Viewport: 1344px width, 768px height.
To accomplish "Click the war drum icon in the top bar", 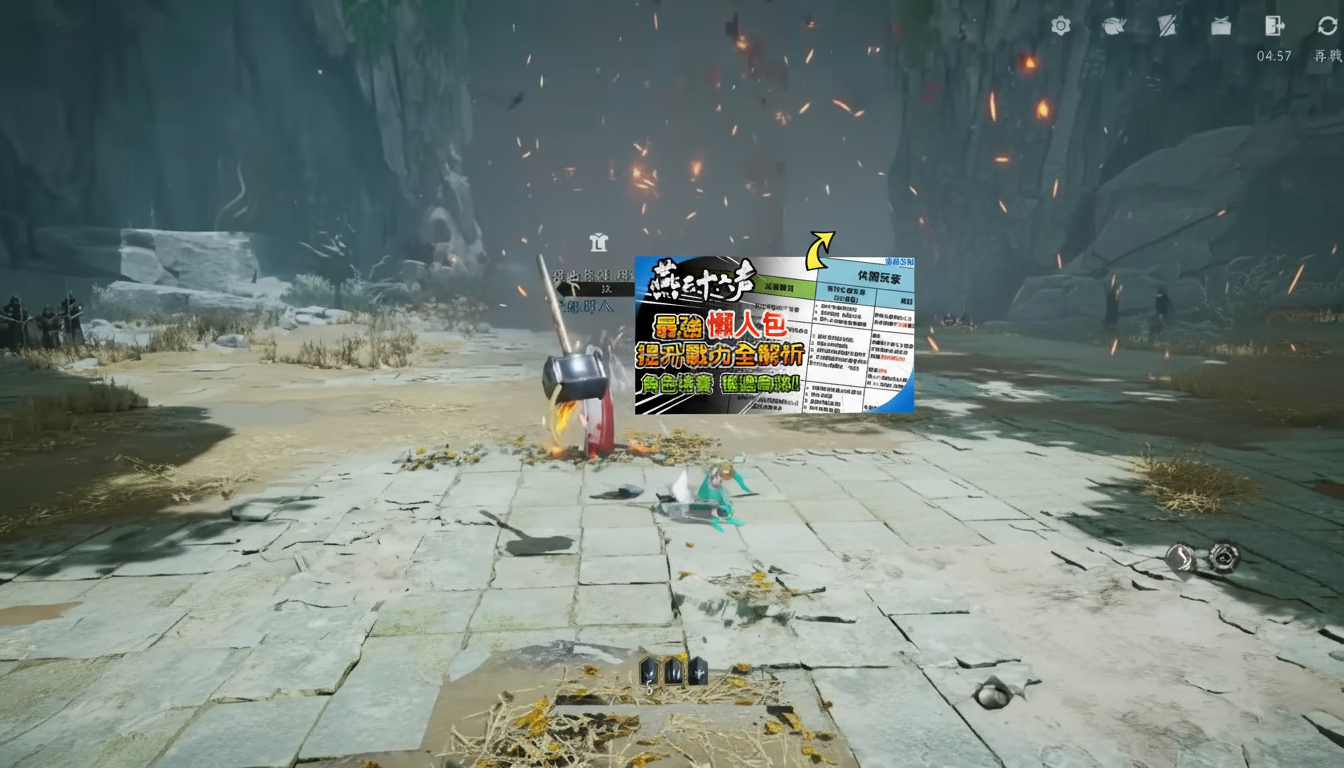I will (1220, 27).
